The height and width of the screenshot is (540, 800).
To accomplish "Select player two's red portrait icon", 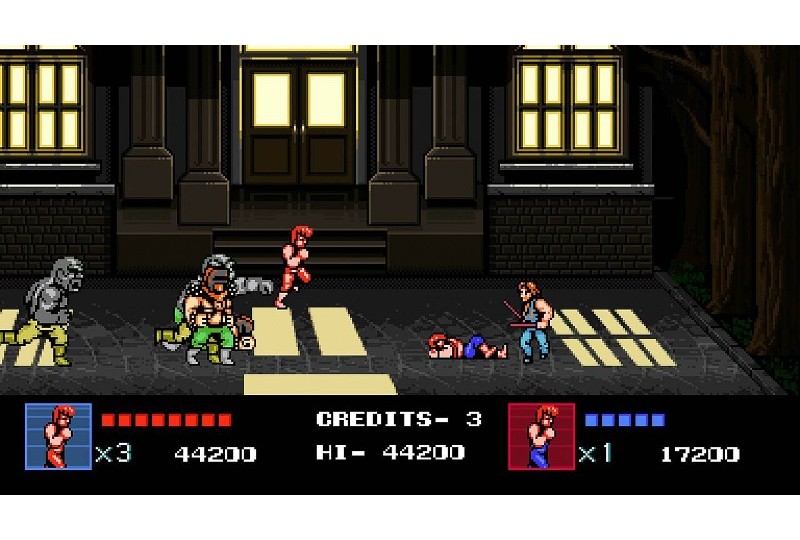I will [542, 436].
